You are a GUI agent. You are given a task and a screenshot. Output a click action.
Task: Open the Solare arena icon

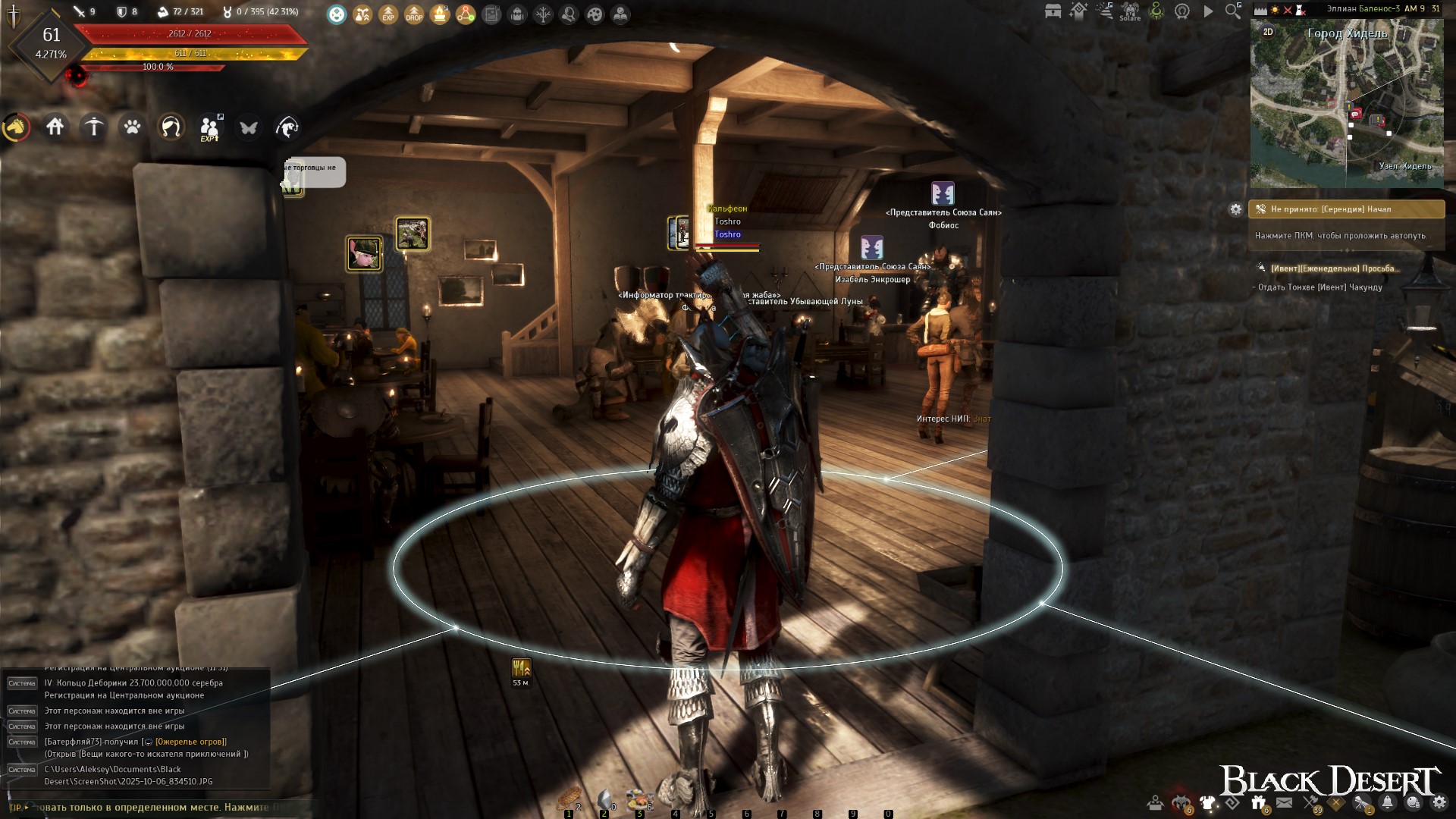click(x=1130, y=11)
